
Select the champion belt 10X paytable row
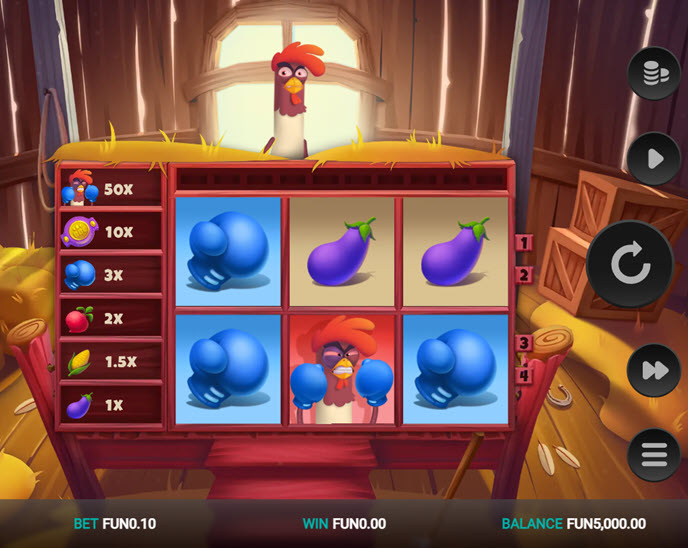pos(111,231)
